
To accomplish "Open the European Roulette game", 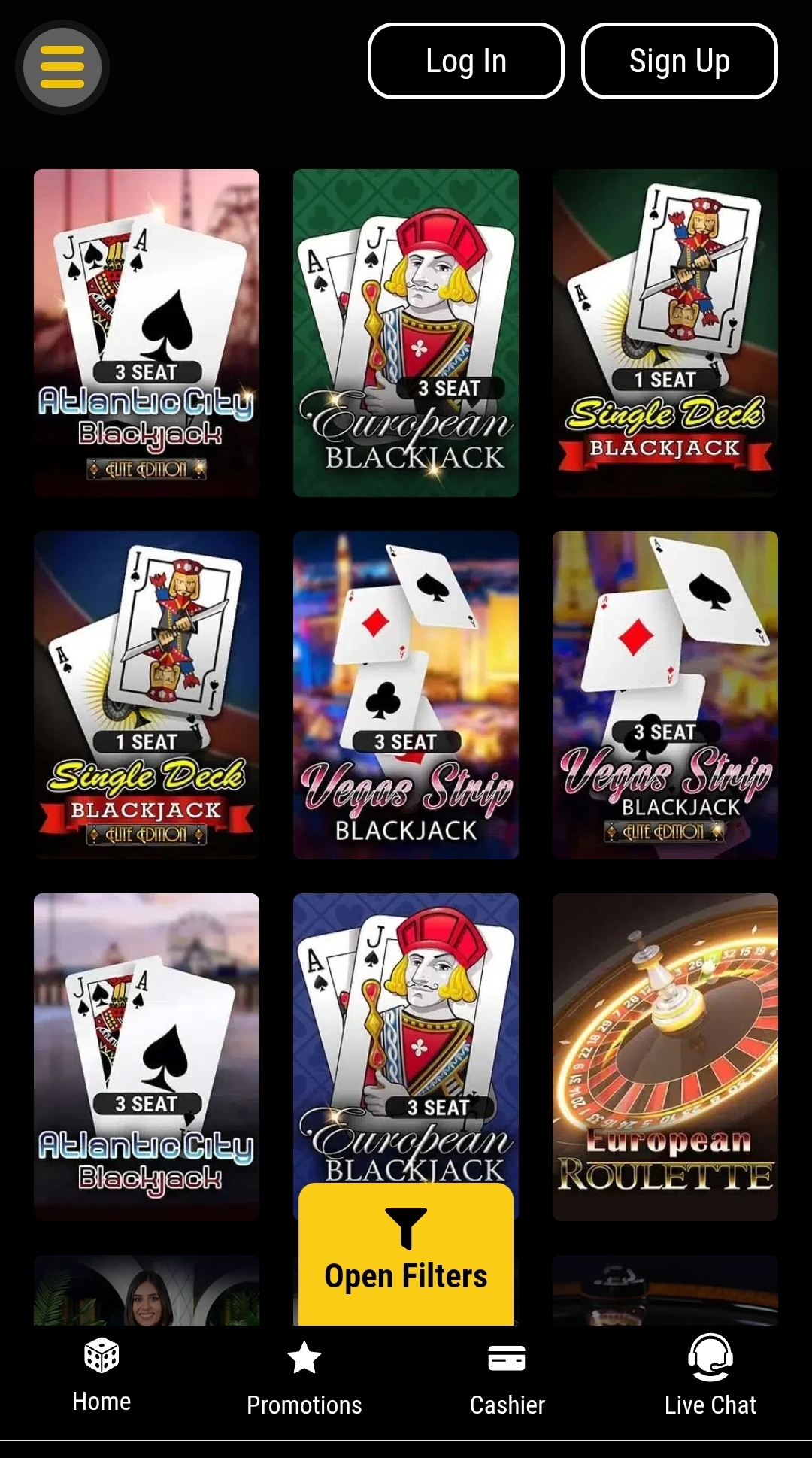I will point(665,1056).
